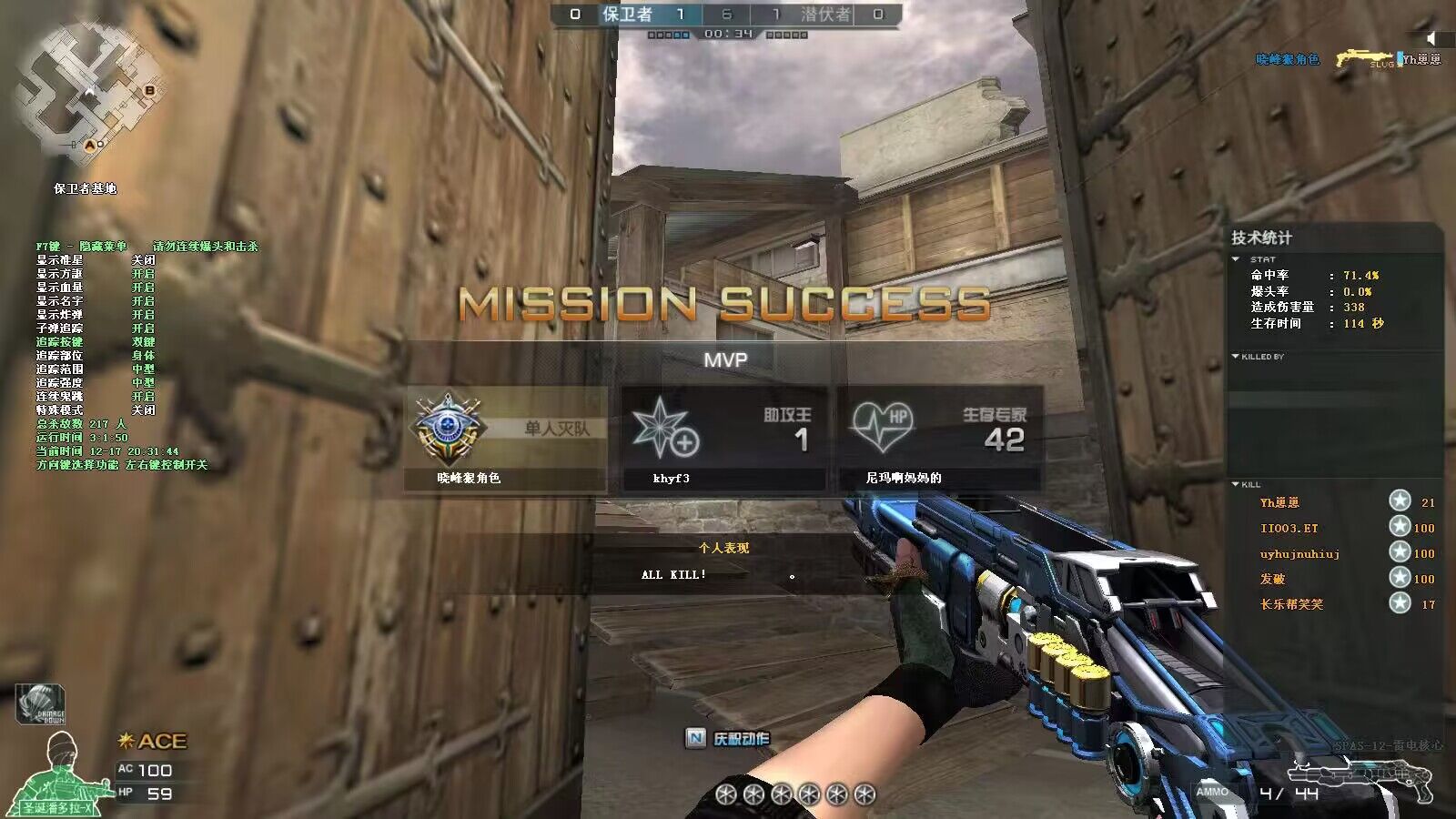This screenshot has height=819, width=1456.
Task: Toggle the 子弹追踪 option in overlay menu
Action: point(143,329)
